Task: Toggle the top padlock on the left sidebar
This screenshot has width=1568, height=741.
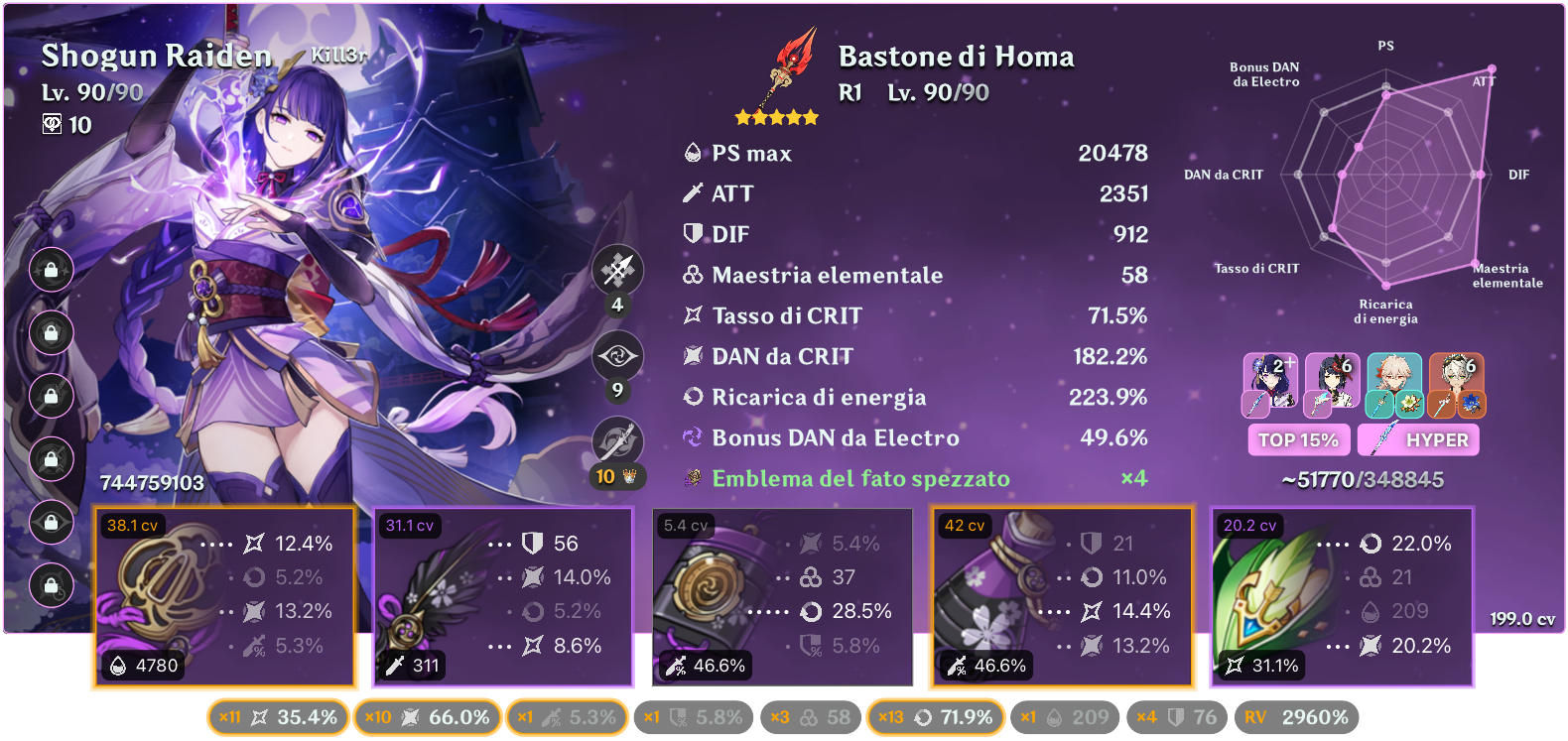Action: pos(52,270)
